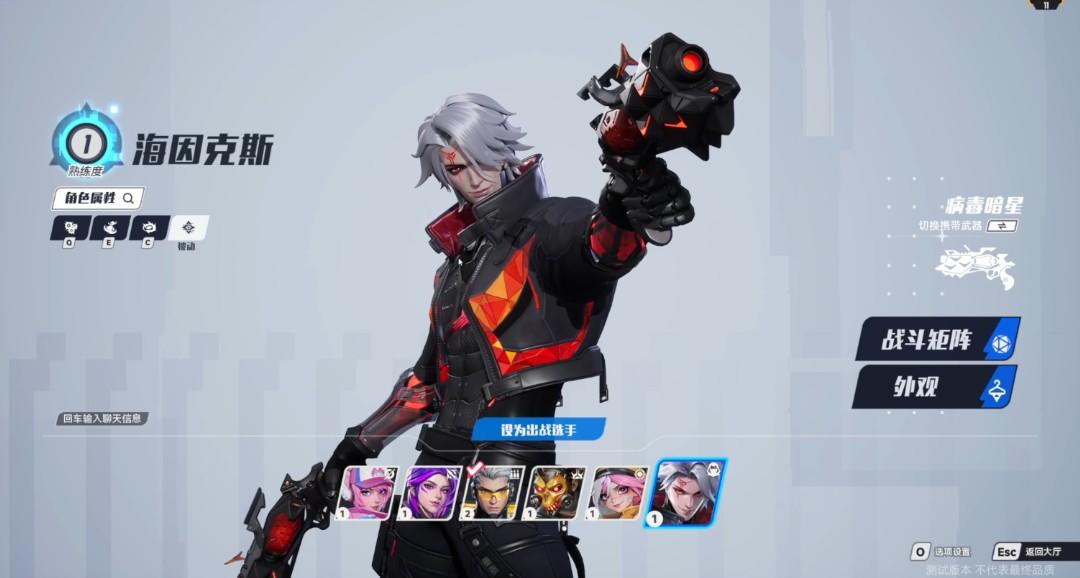Open the 角色属性 character attributes panel
The width and height of the screenshot is (1080, 578).
tap(98, 198)
